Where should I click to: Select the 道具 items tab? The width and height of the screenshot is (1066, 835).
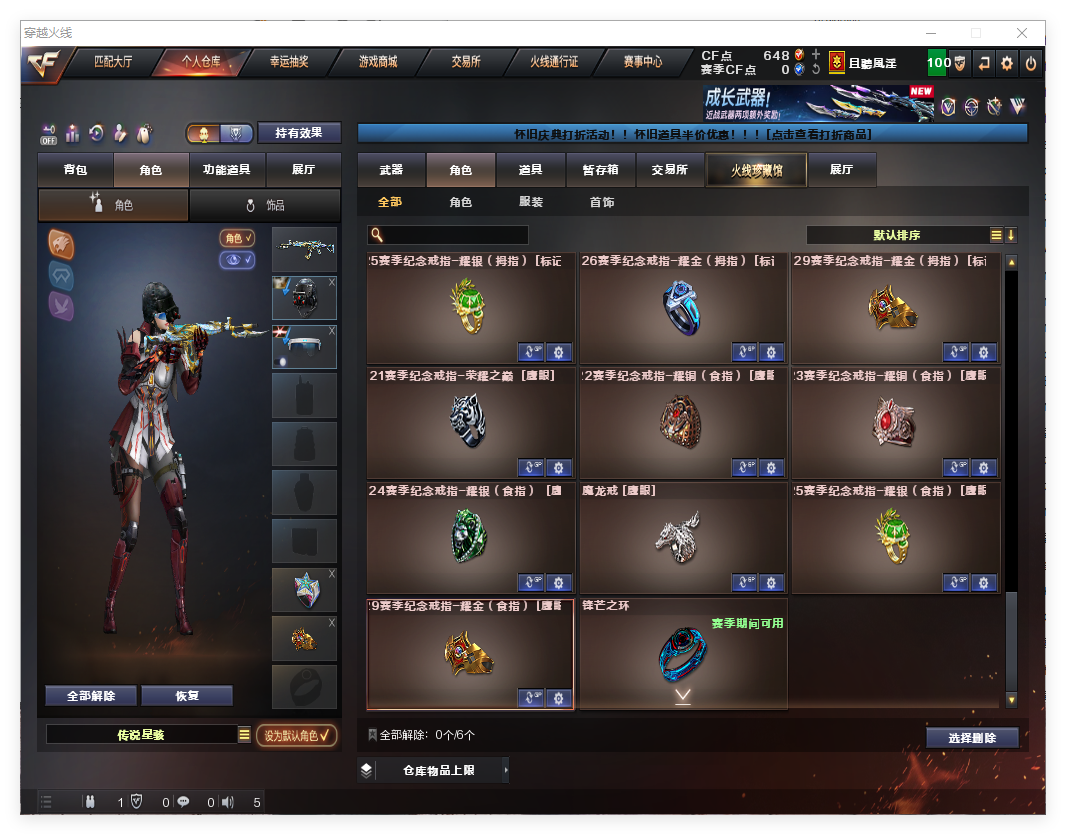[531, 170]
